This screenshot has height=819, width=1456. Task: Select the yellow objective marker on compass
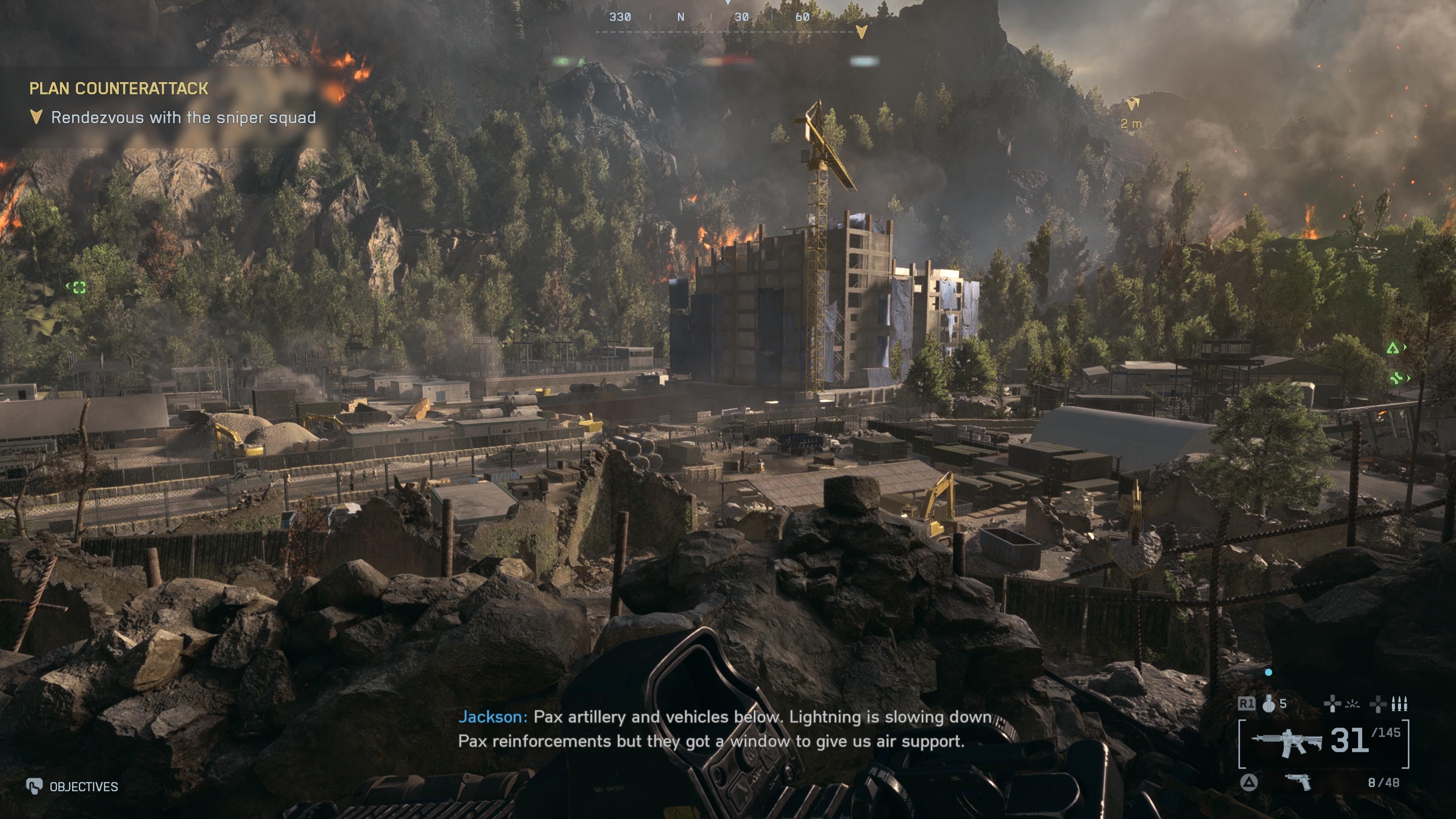click(861, 31)
